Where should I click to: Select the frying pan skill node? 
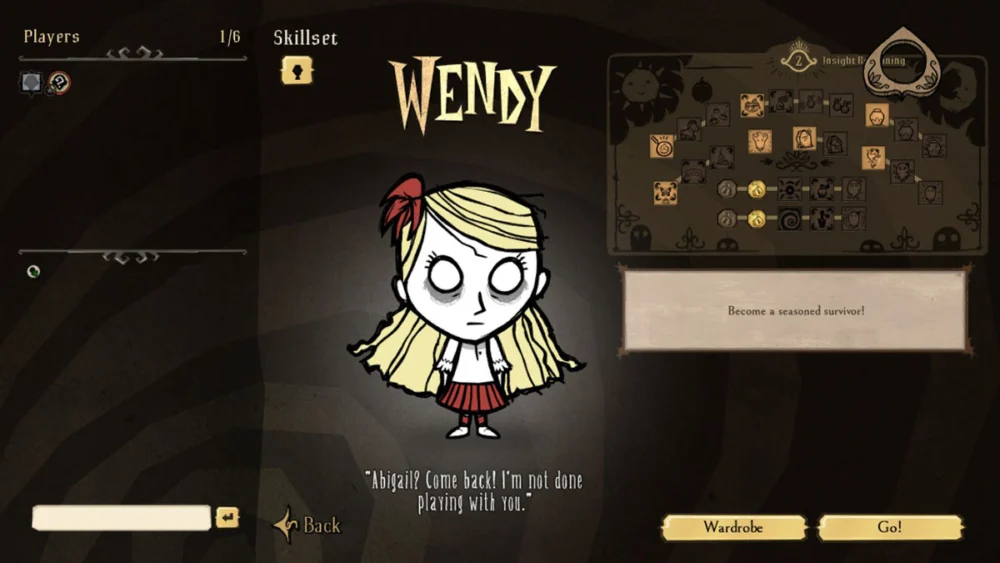coord(662,147)
